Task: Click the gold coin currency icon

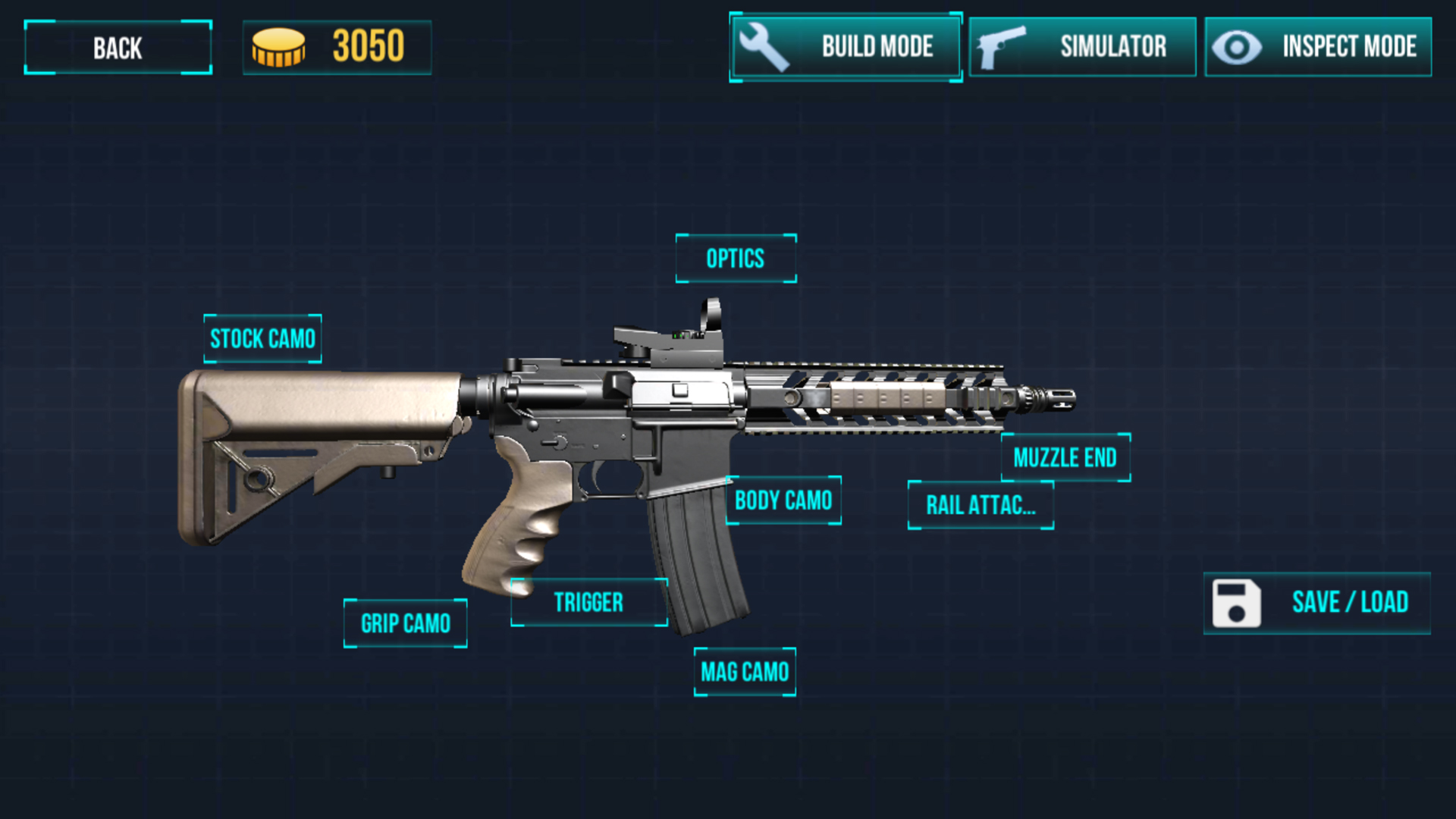Action: (x=278, y=48)
